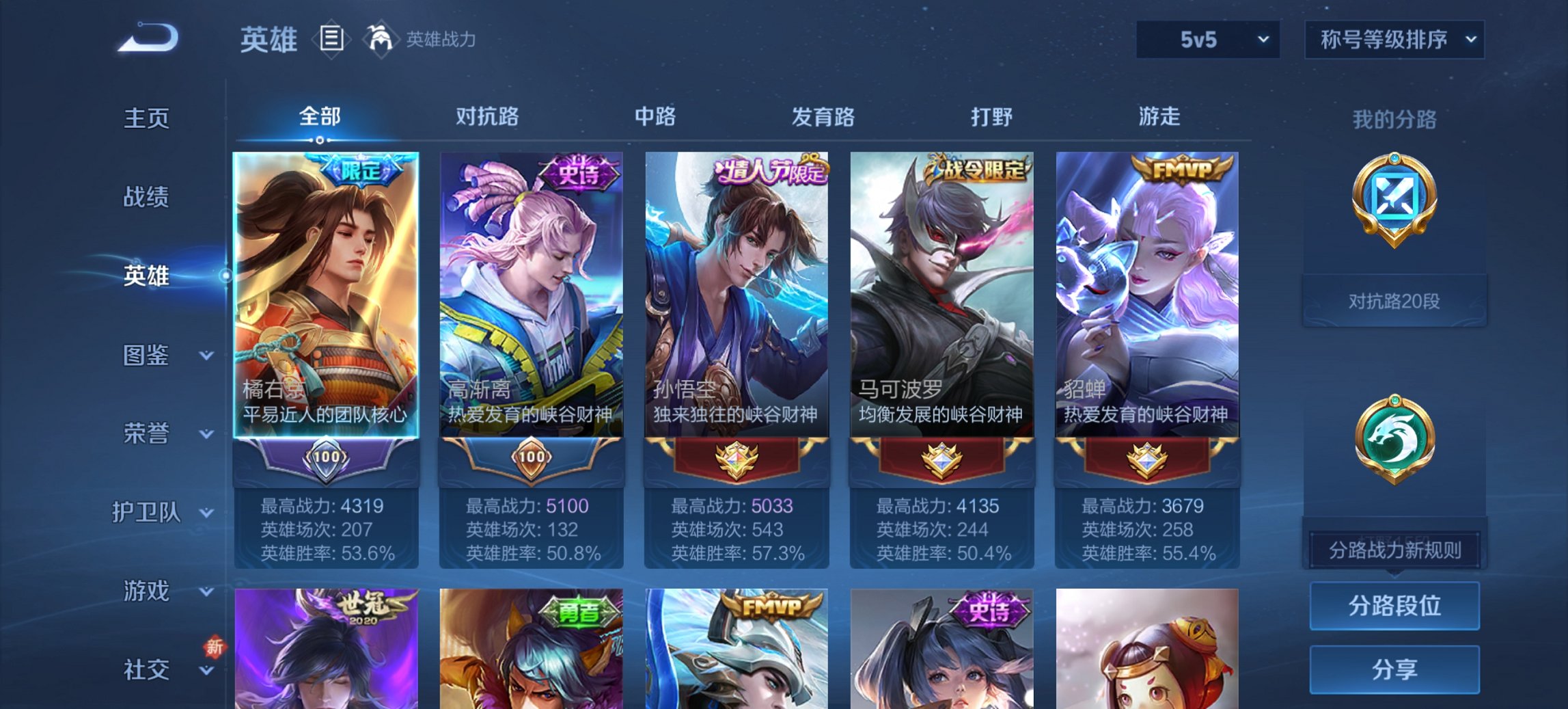Viewport: 1568px width, 709px height.
Task: Open the hero manual list icon
Action: click(x=331, y=40)
